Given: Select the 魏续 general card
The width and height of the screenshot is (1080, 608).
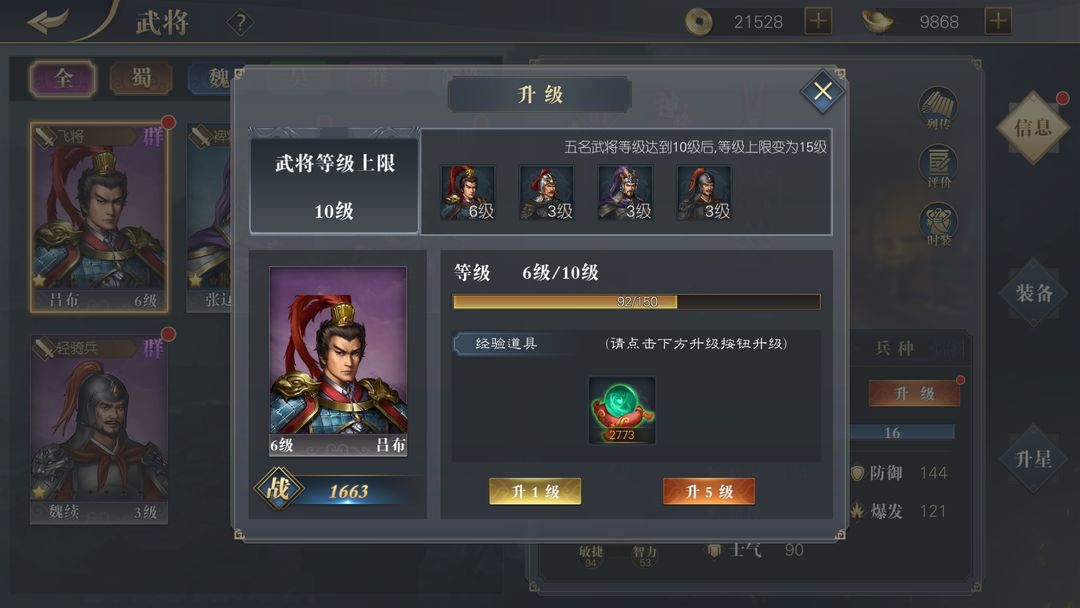Looking at the screenshot, I should (x=99, y=430).
